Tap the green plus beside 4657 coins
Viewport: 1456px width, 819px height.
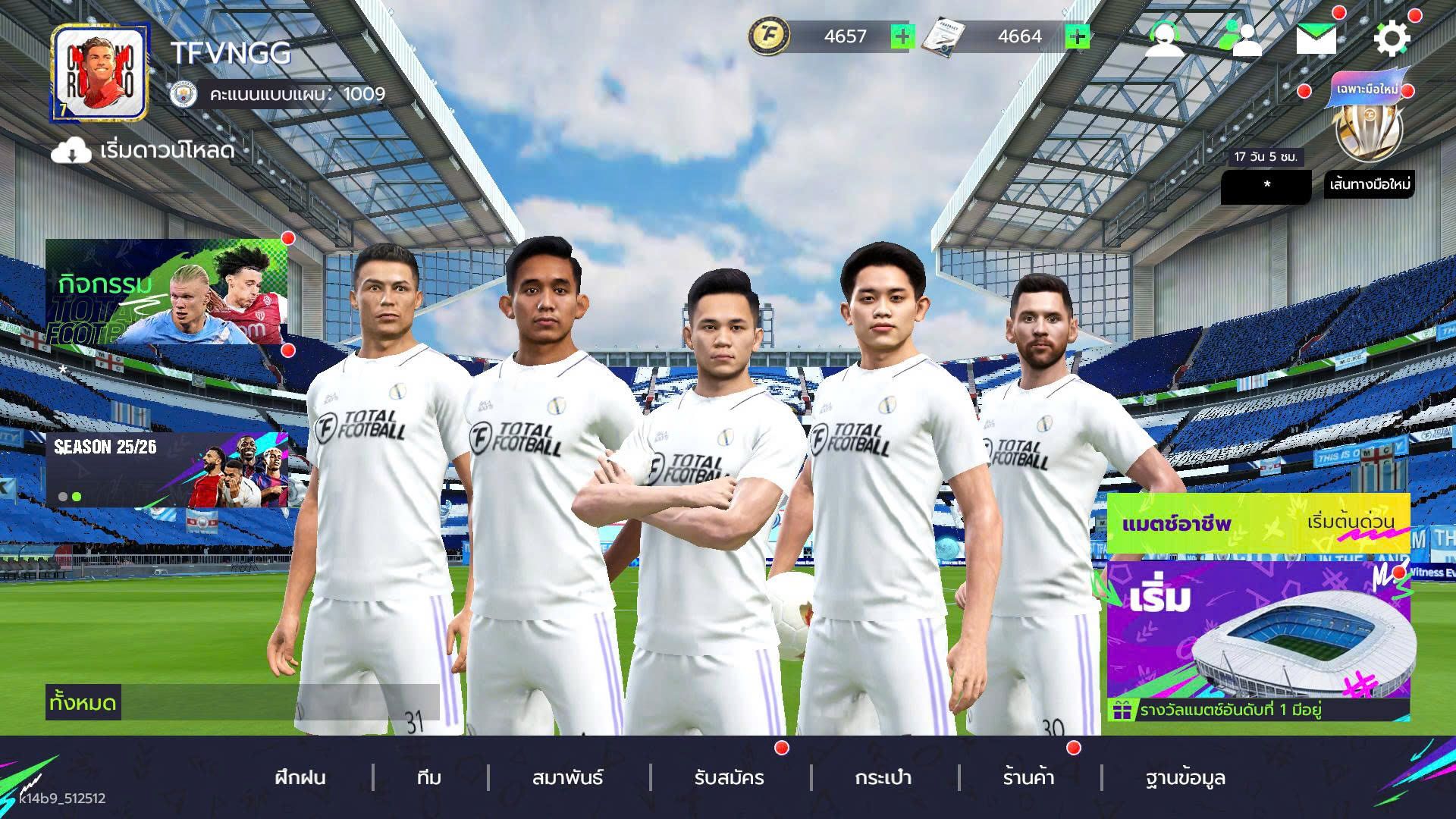(903, 36)
